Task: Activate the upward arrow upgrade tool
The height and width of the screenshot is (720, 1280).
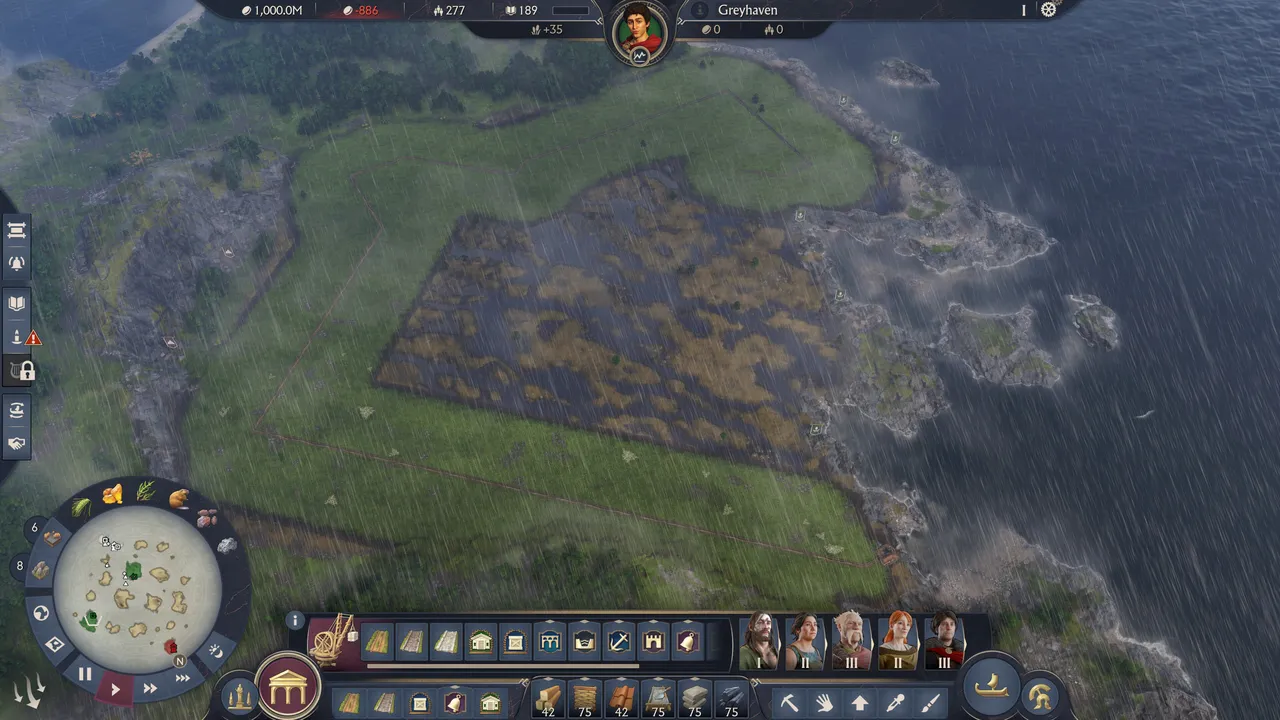Action: 859,703
